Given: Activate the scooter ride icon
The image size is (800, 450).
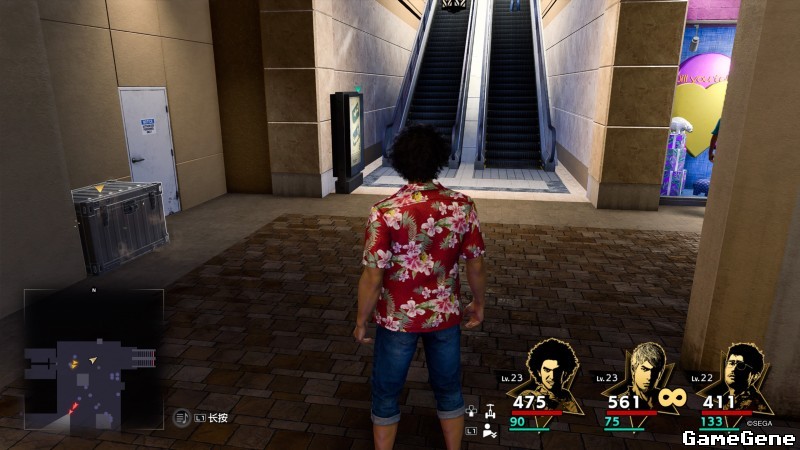Looking at the screenshot, I should point(490,410).
